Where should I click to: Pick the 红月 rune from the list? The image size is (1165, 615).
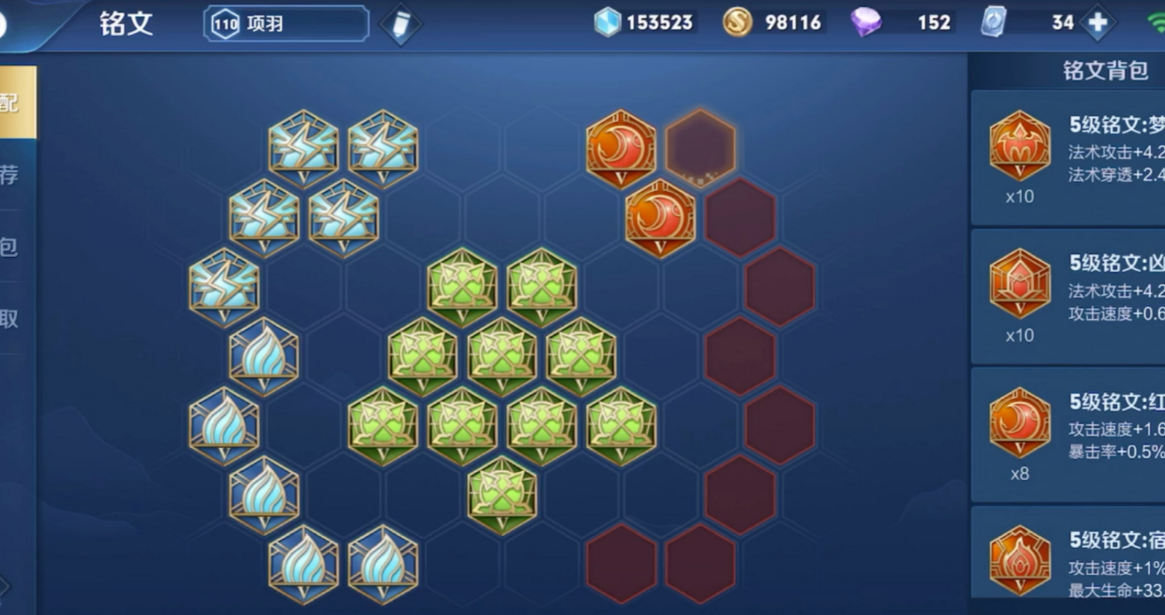pyautogui.click(x=1070, y=435)
